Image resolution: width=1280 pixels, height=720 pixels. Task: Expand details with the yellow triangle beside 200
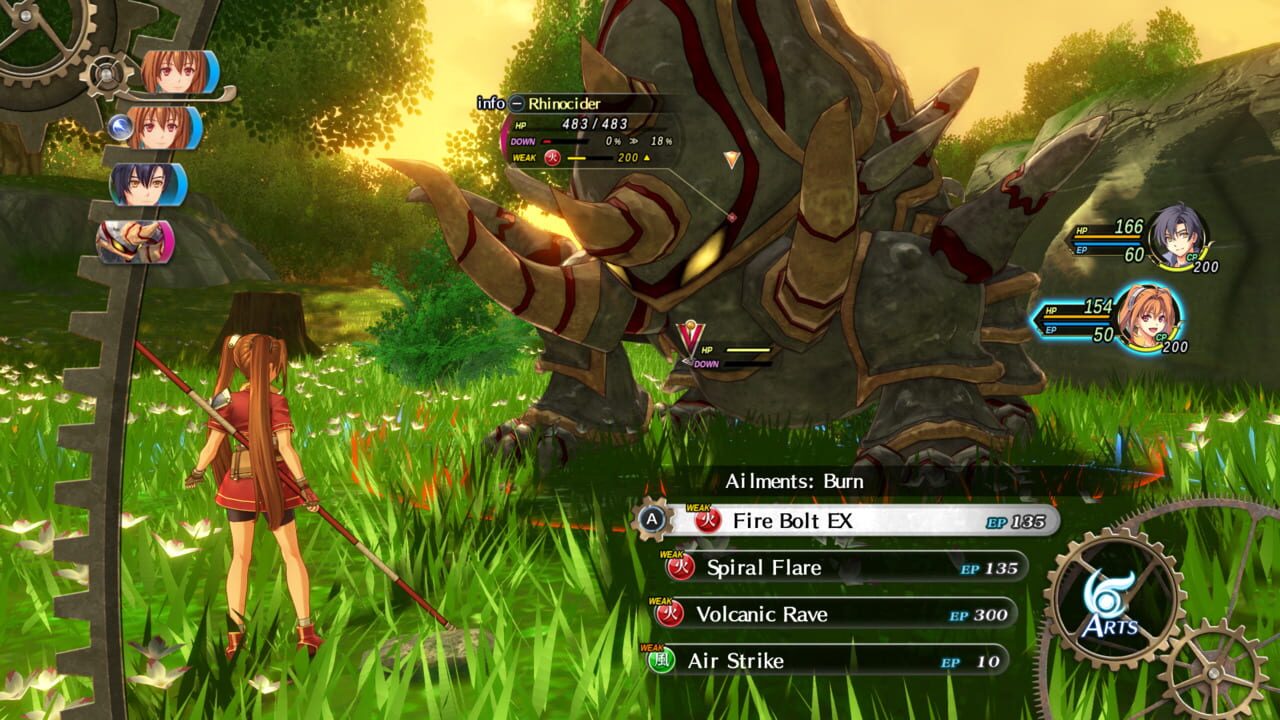[x=646, y=158]
